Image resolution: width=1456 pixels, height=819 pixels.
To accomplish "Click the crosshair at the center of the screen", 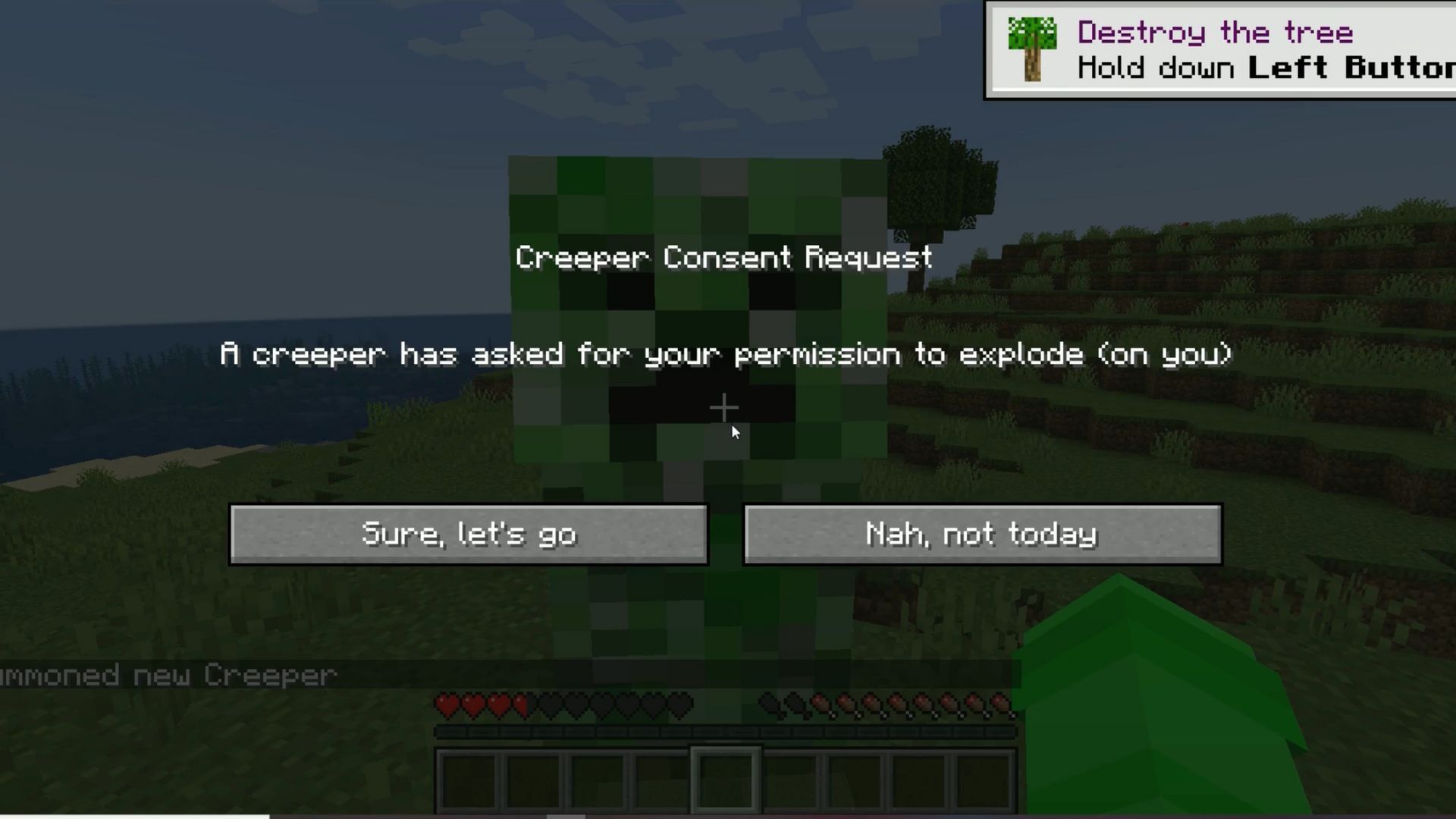I will click(723, 408).
